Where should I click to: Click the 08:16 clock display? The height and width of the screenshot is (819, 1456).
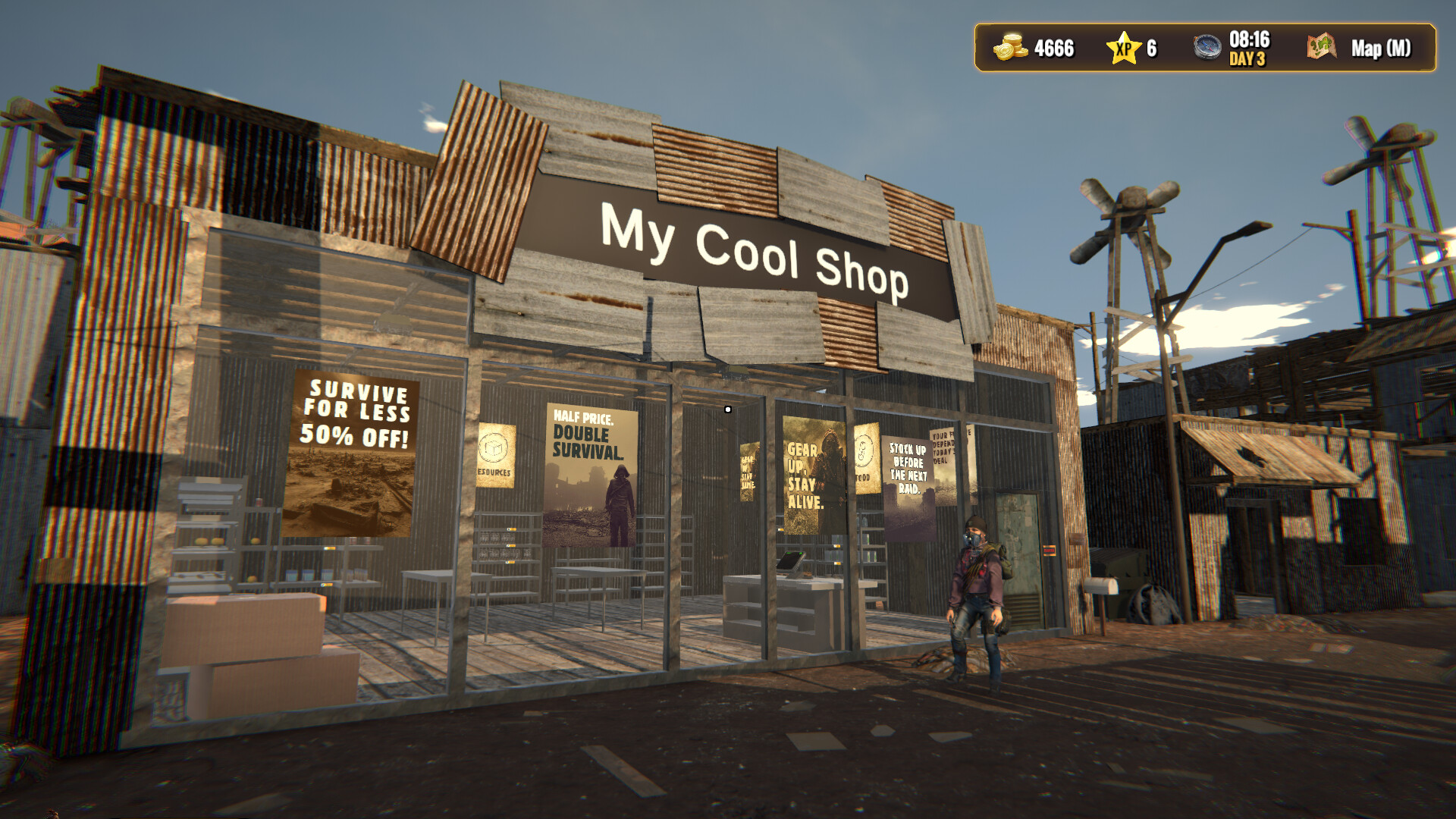tap(1248, 41)
